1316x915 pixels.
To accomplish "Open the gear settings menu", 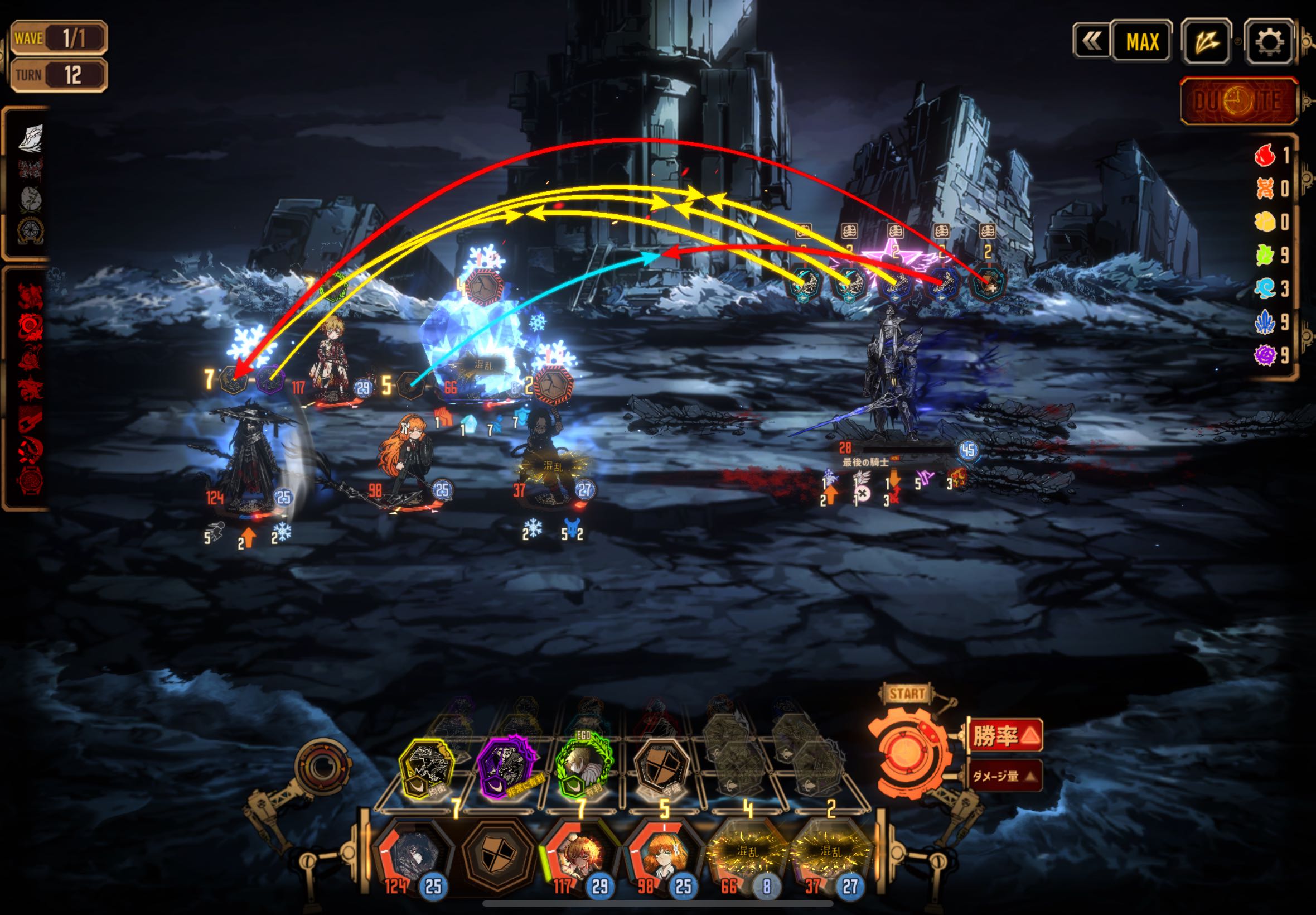I will 1269,41.
